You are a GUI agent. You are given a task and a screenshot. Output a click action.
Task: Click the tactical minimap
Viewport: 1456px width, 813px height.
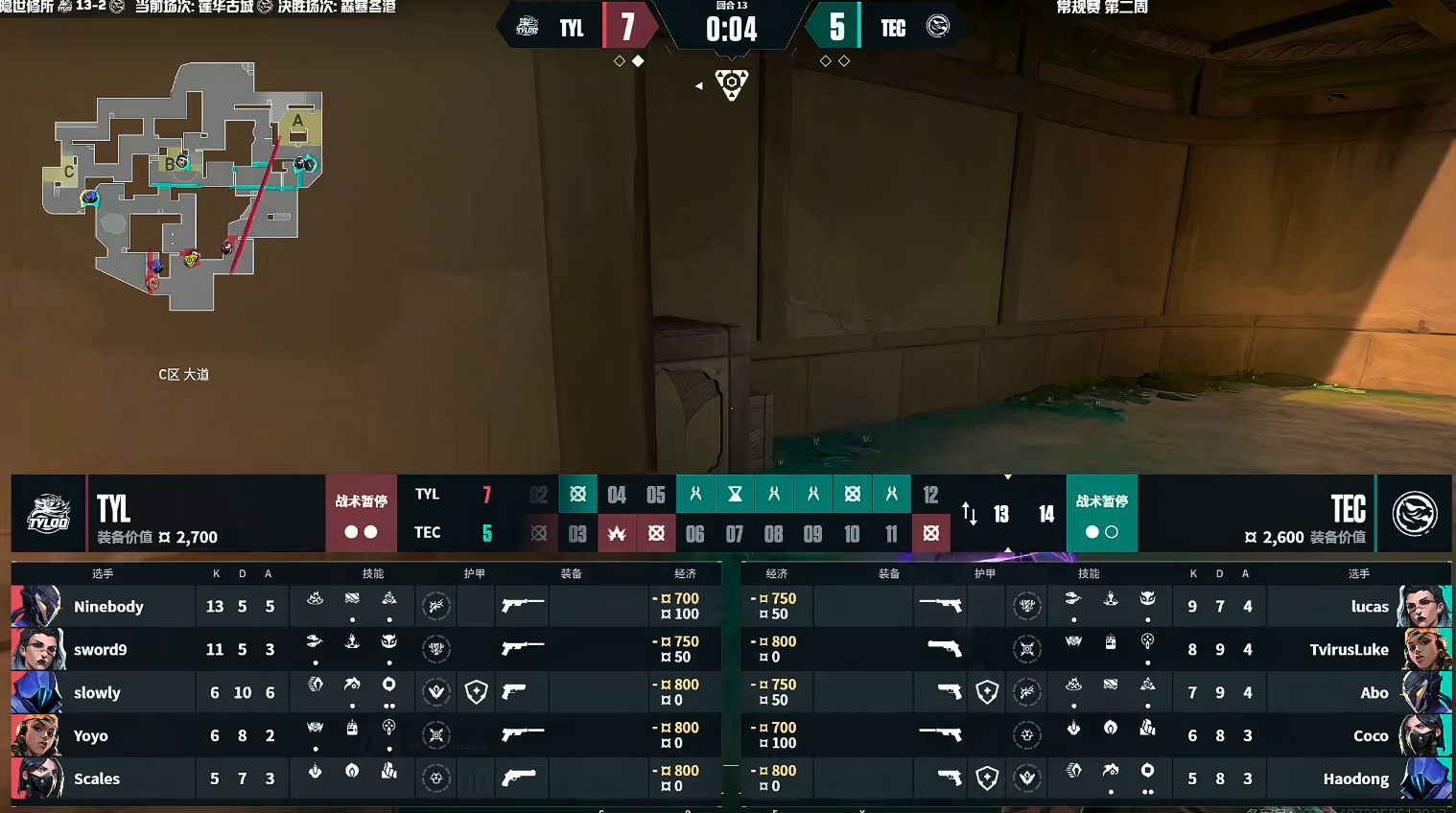pos(182,187)
